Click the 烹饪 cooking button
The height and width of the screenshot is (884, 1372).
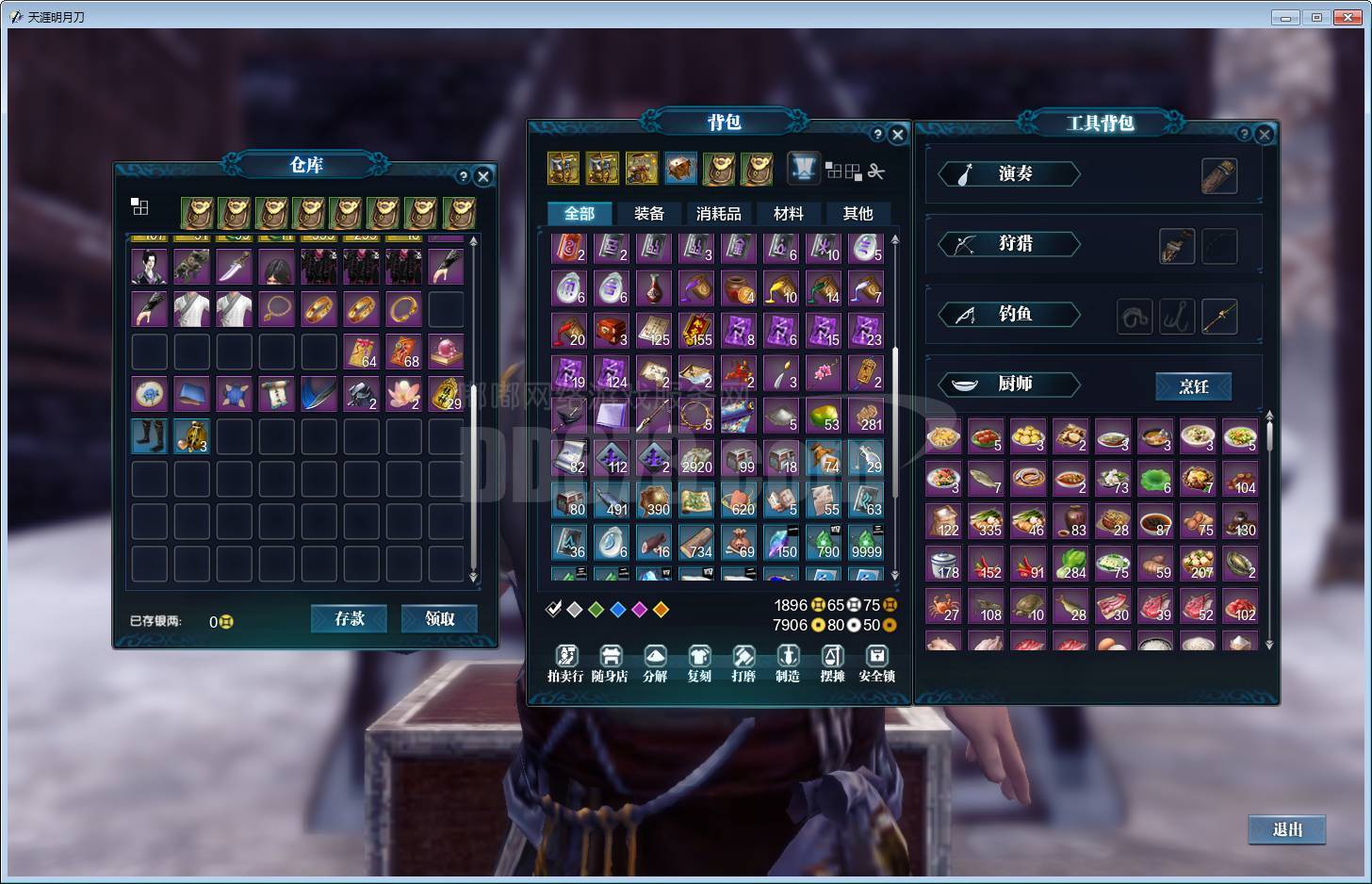[1193, 386]
